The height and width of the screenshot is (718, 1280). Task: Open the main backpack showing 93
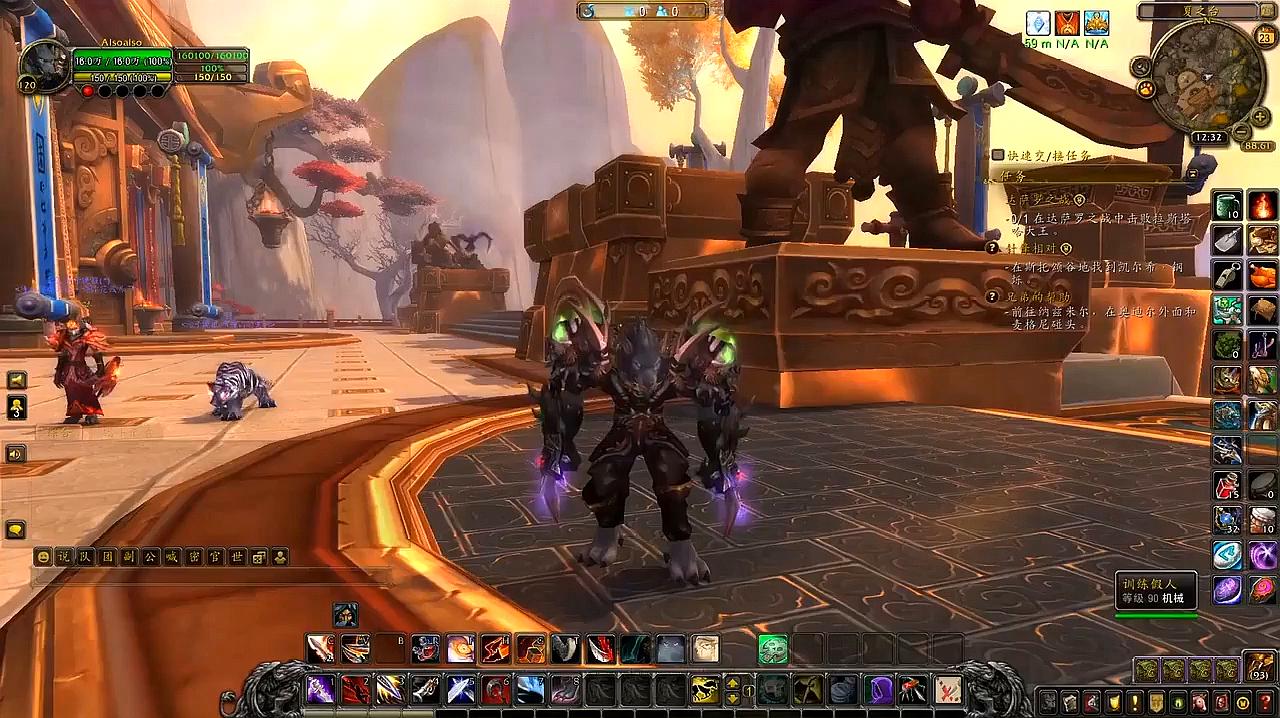click(x=1258, y=667)
